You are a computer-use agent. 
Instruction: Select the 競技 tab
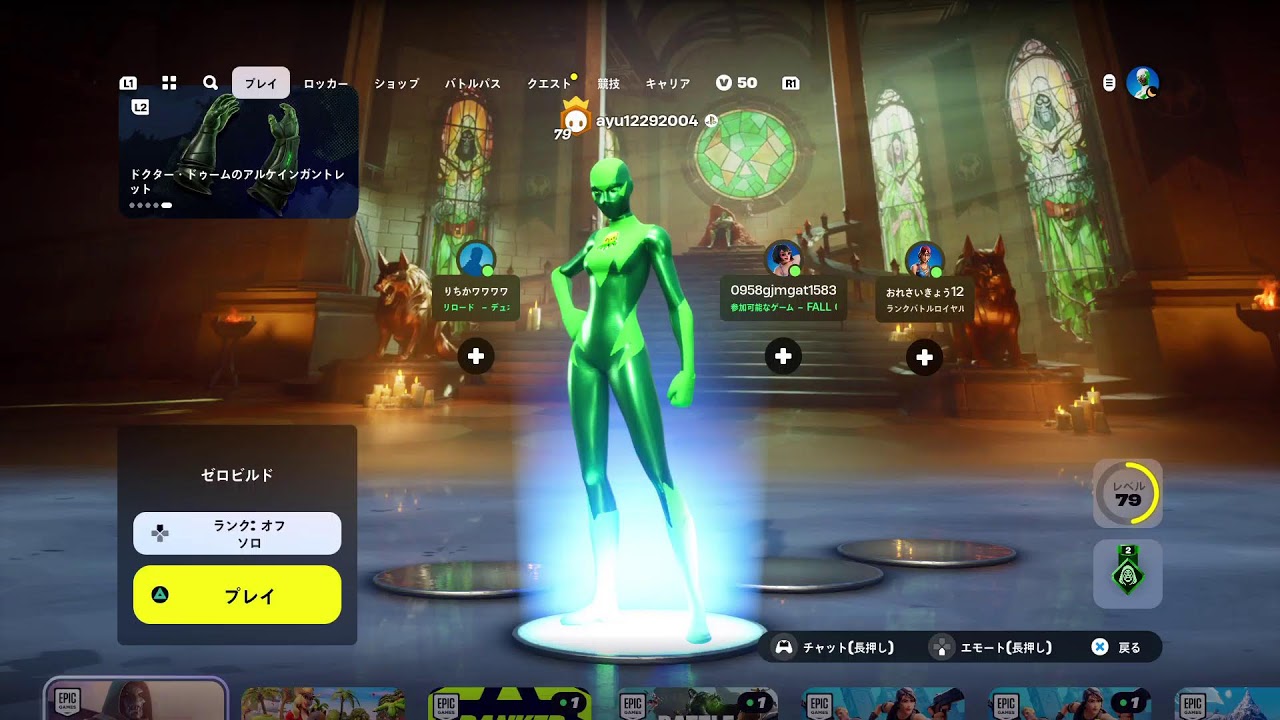click(608, 84)
